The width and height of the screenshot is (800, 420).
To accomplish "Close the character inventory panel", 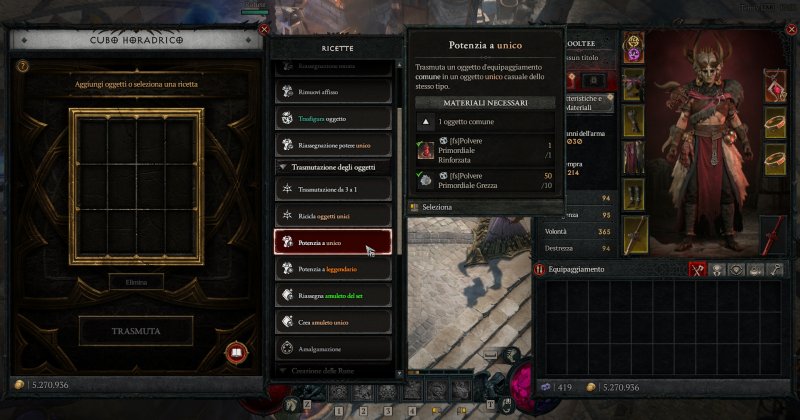I will [791, 30].
